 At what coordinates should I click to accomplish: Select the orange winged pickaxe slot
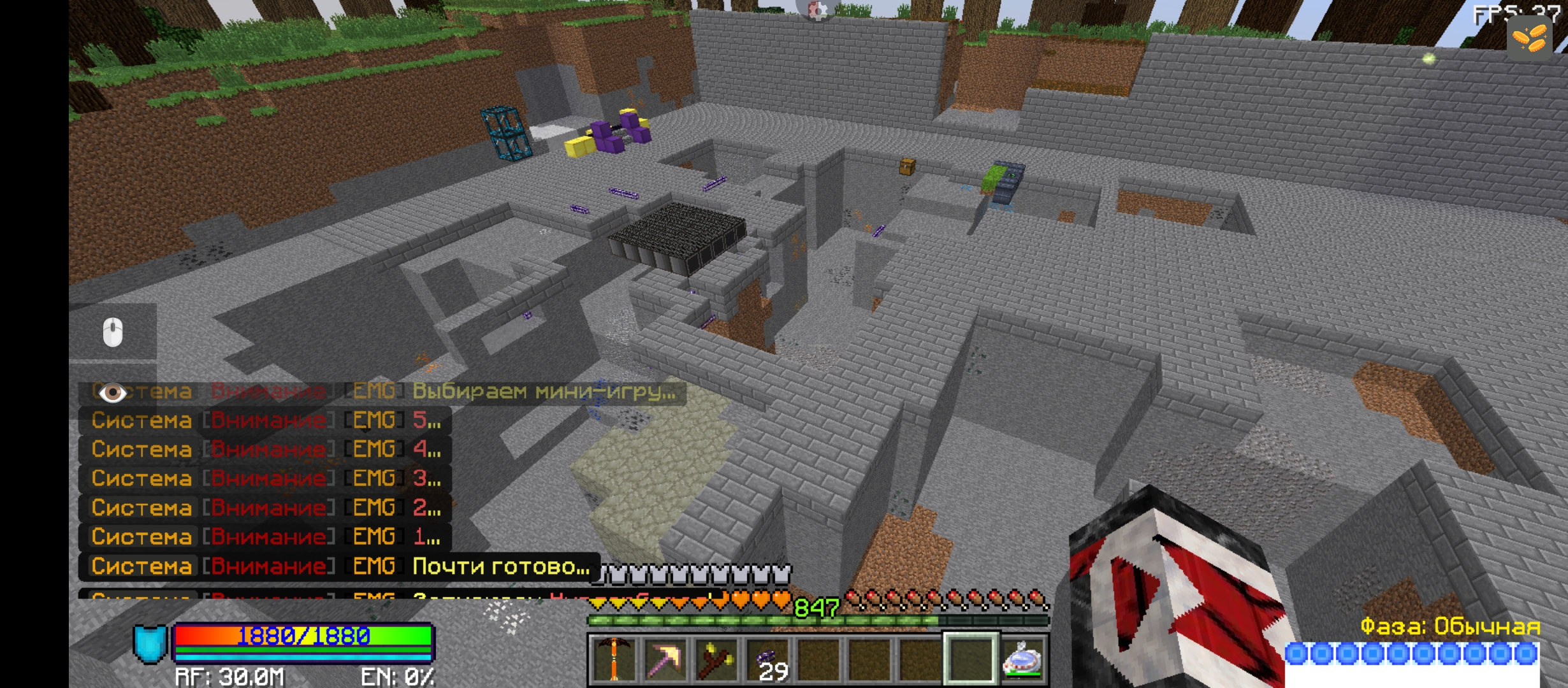[613, 659]
